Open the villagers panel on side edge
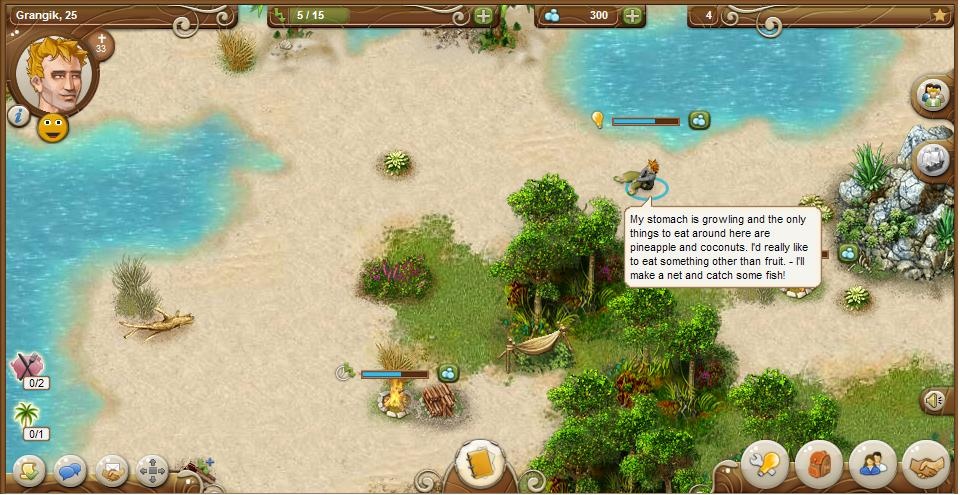960x495 pixels. (x=935, y=97)
